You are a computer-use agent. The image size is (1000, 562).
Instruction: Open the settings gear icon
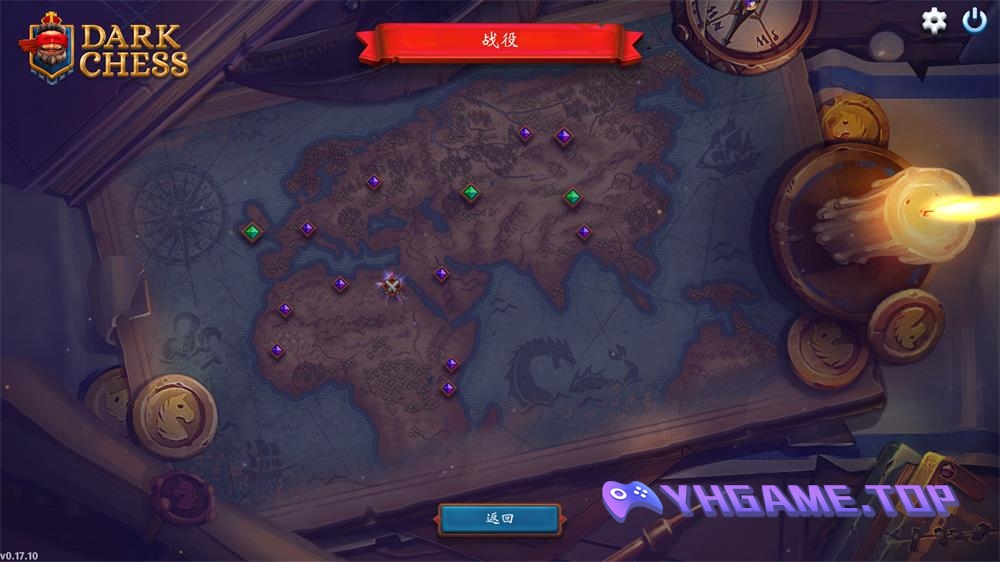tap(934, 21)
